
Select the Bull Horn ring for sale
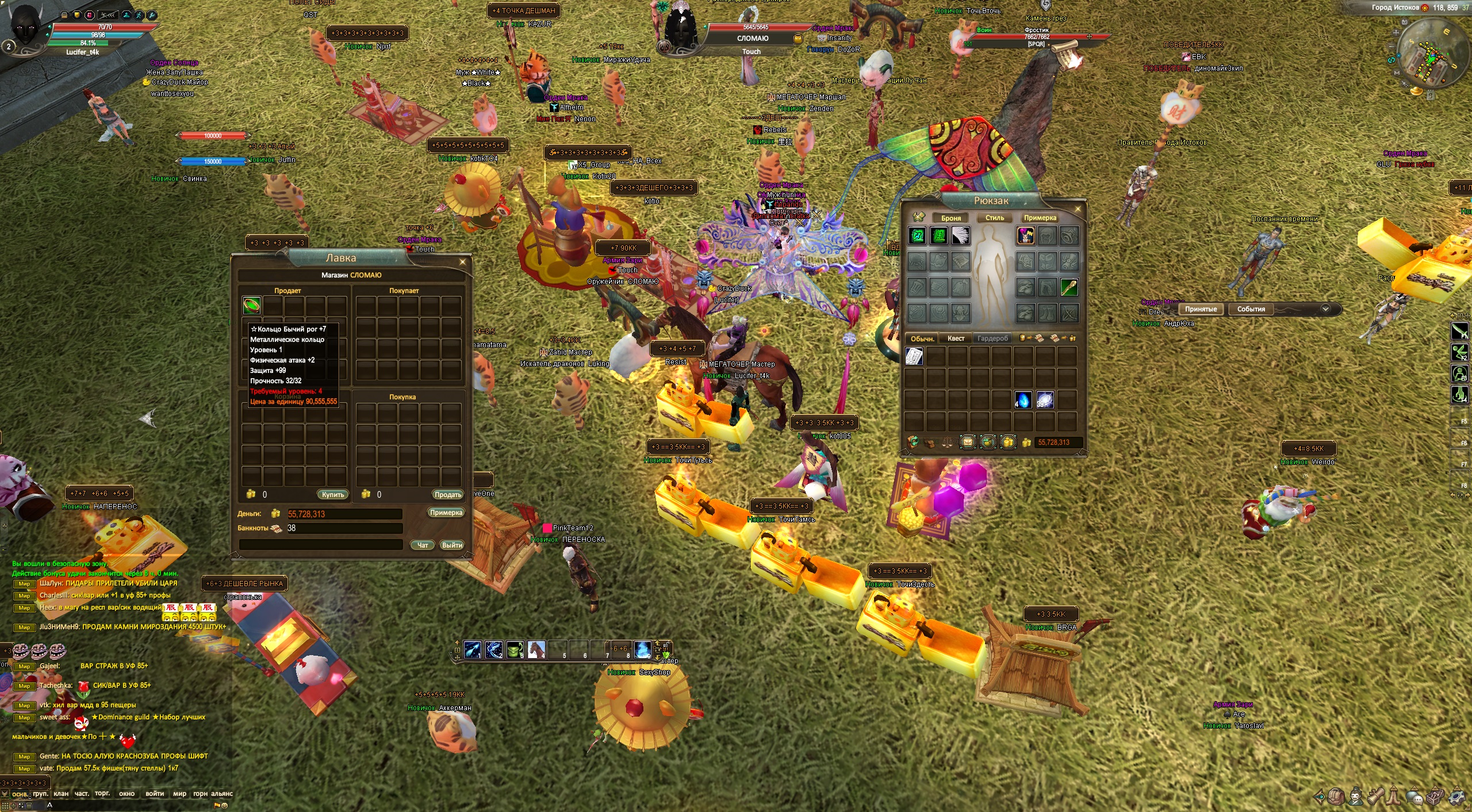tap(252, 305)
